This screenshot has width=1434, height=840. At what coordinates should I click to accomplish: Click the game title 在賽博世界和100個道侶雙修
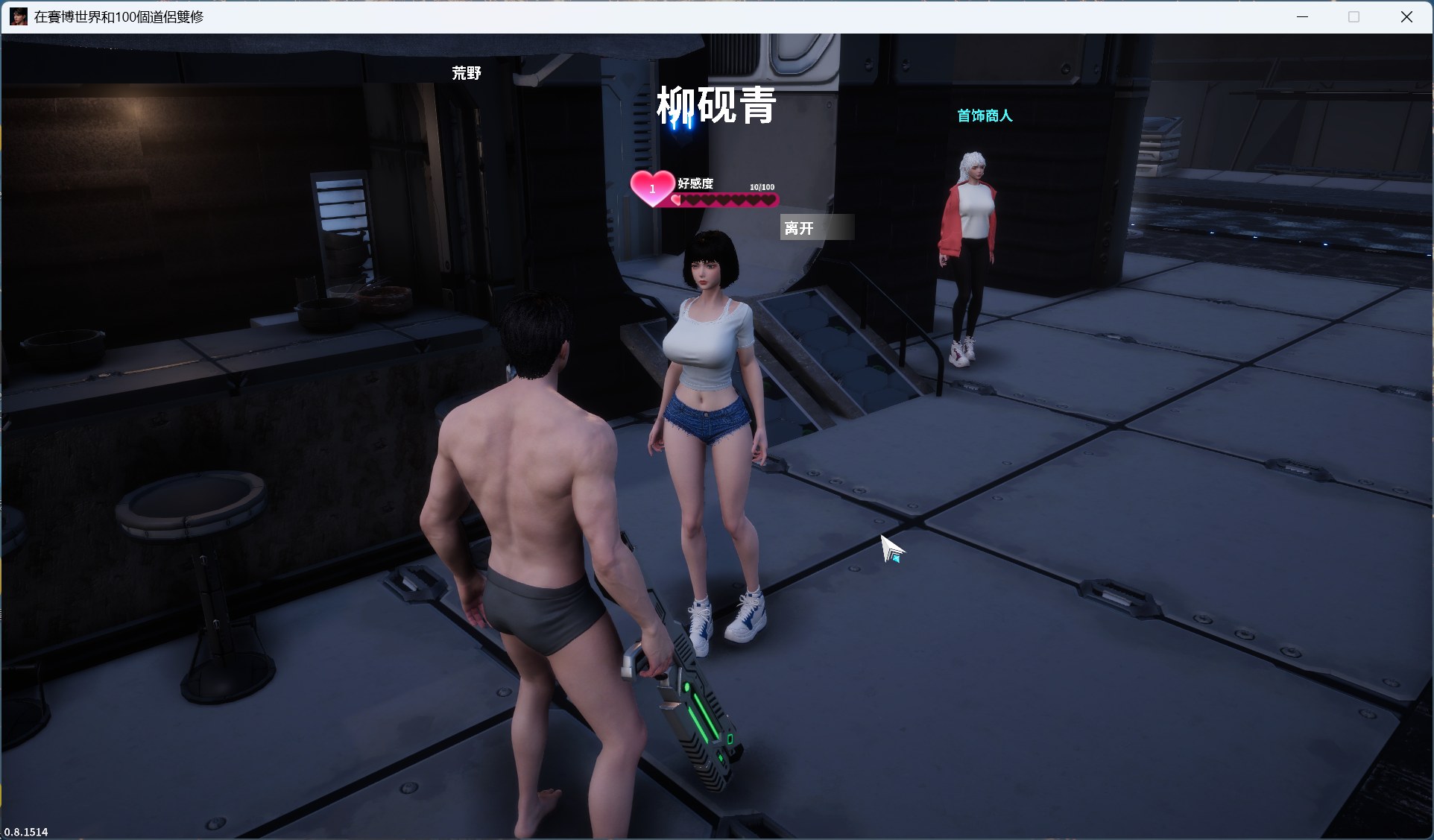pos(119,17)
